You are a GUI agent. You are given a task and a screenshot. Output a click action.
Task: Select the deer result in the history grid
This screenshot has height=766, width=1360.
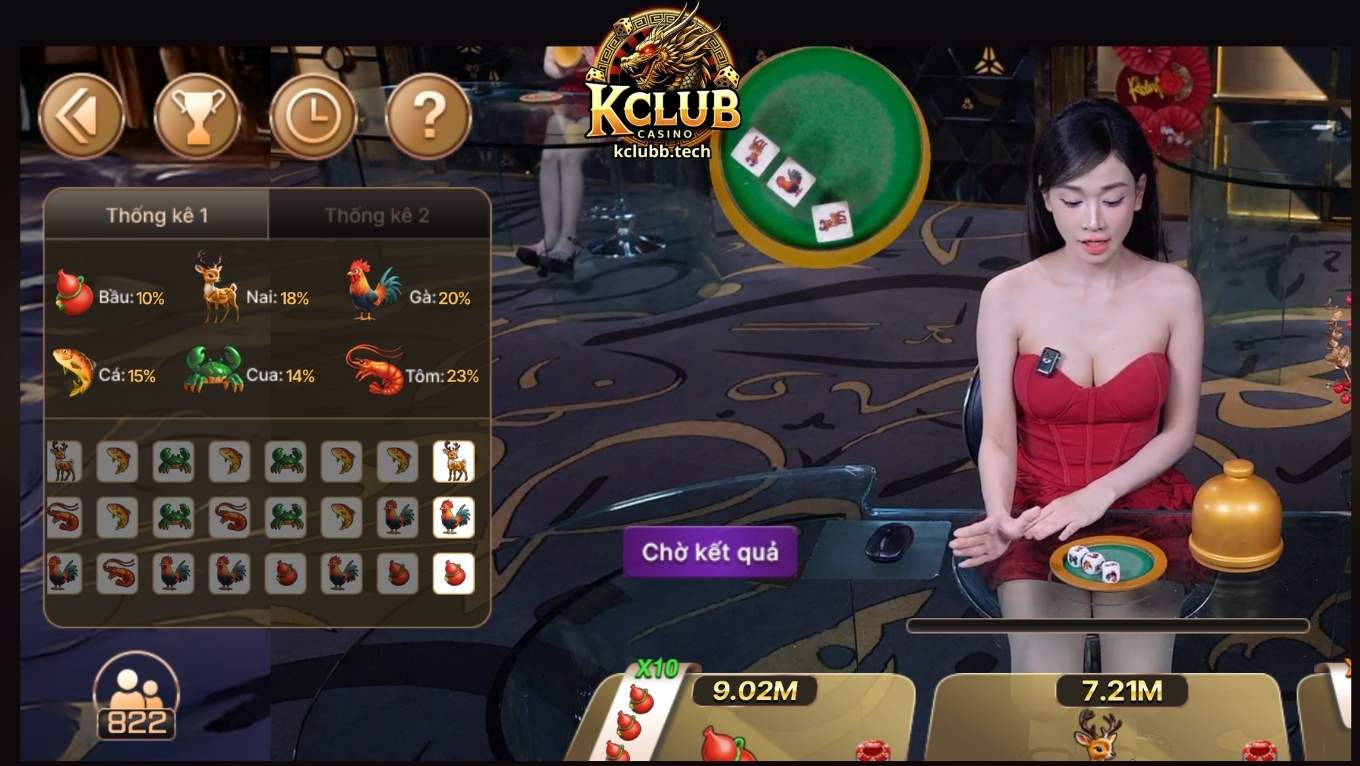click(x=453, y=462)
